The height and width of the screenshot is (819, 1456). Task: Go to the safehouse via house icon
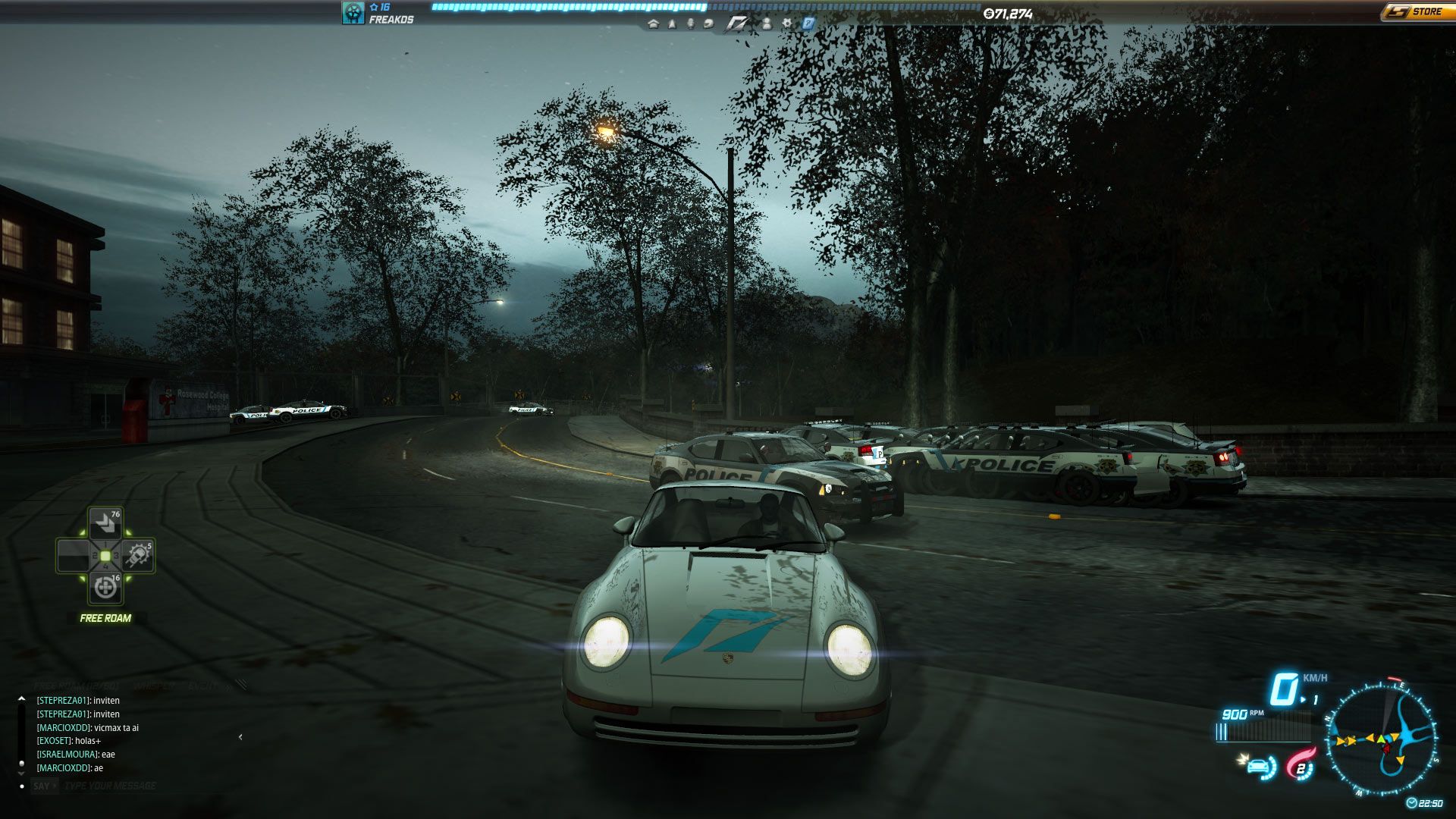[x=653, y=24]
